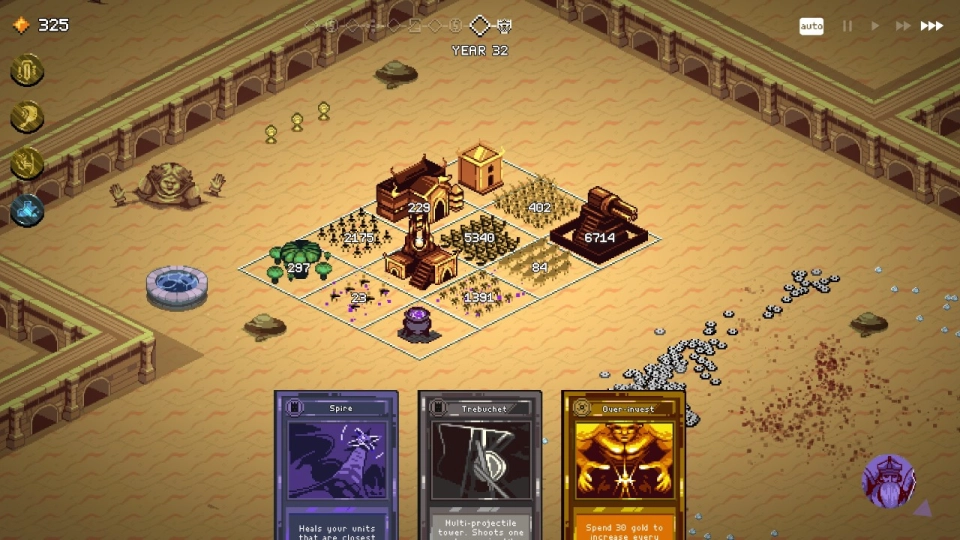
Task: Set game speed to triple fast-forward
Action: 932,26
